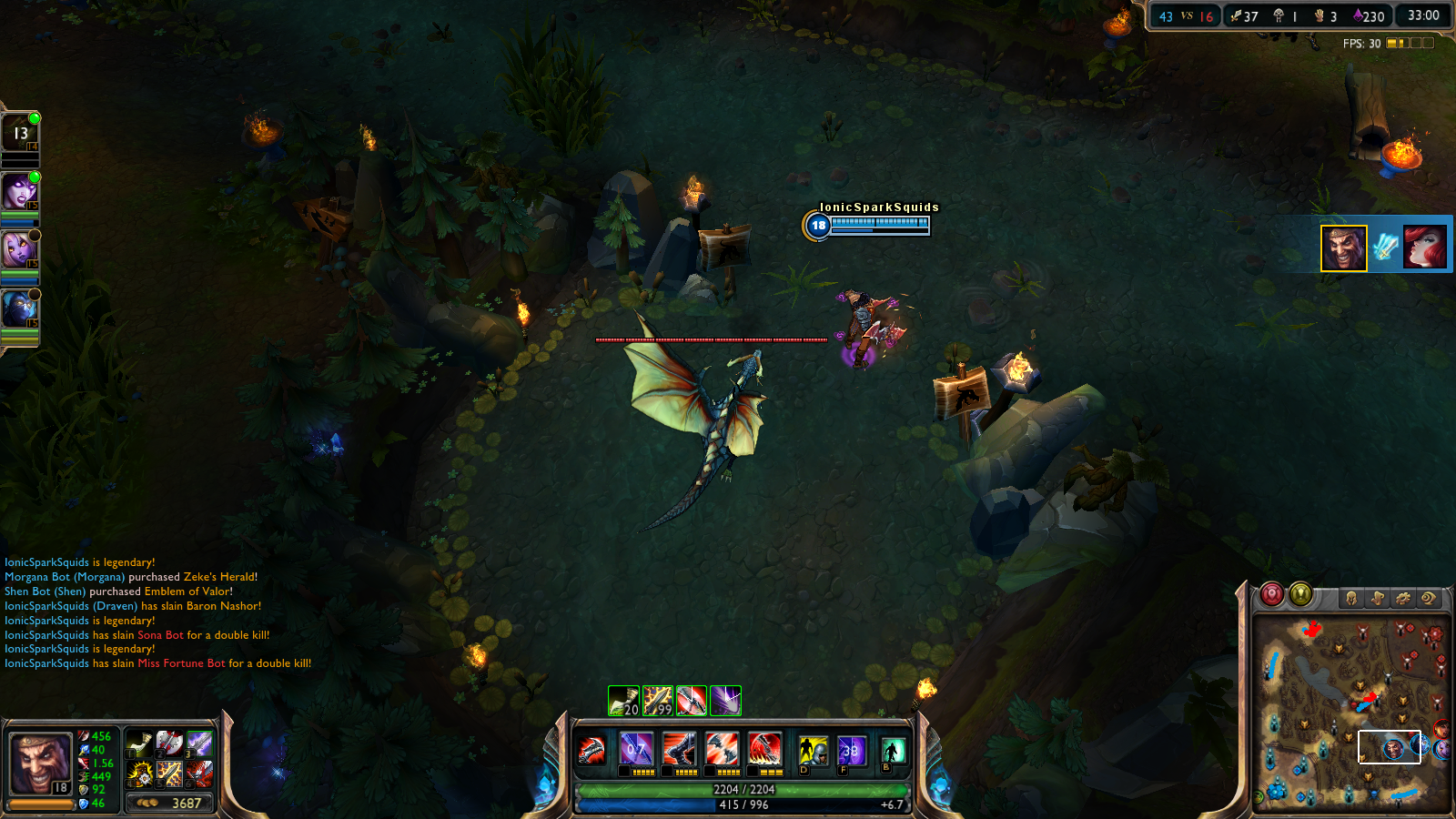The image size is (1456, 819).
Task: Click the attack damage stat icon showing 456
Action: point(84,737)
